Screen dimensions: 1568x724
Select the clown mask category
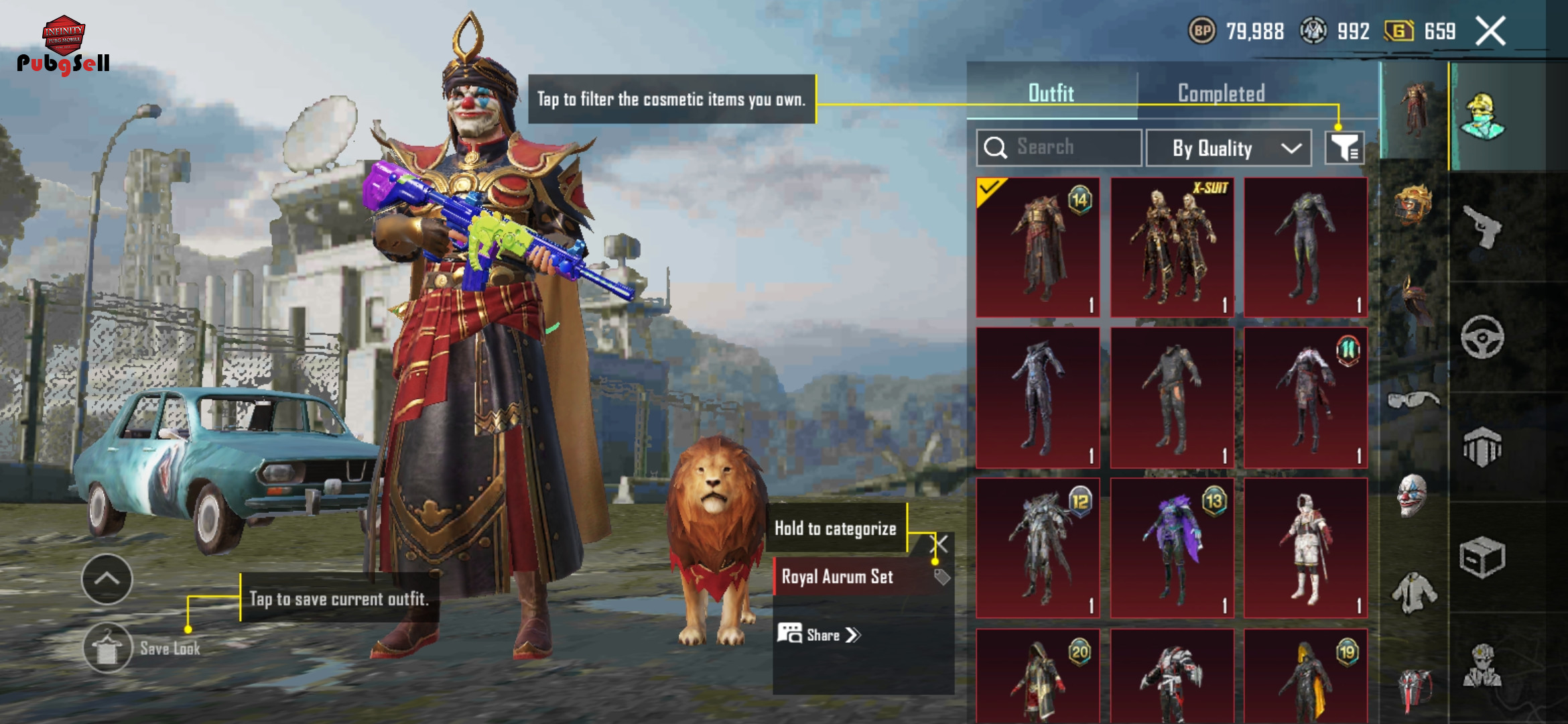tap(1413, 495)
